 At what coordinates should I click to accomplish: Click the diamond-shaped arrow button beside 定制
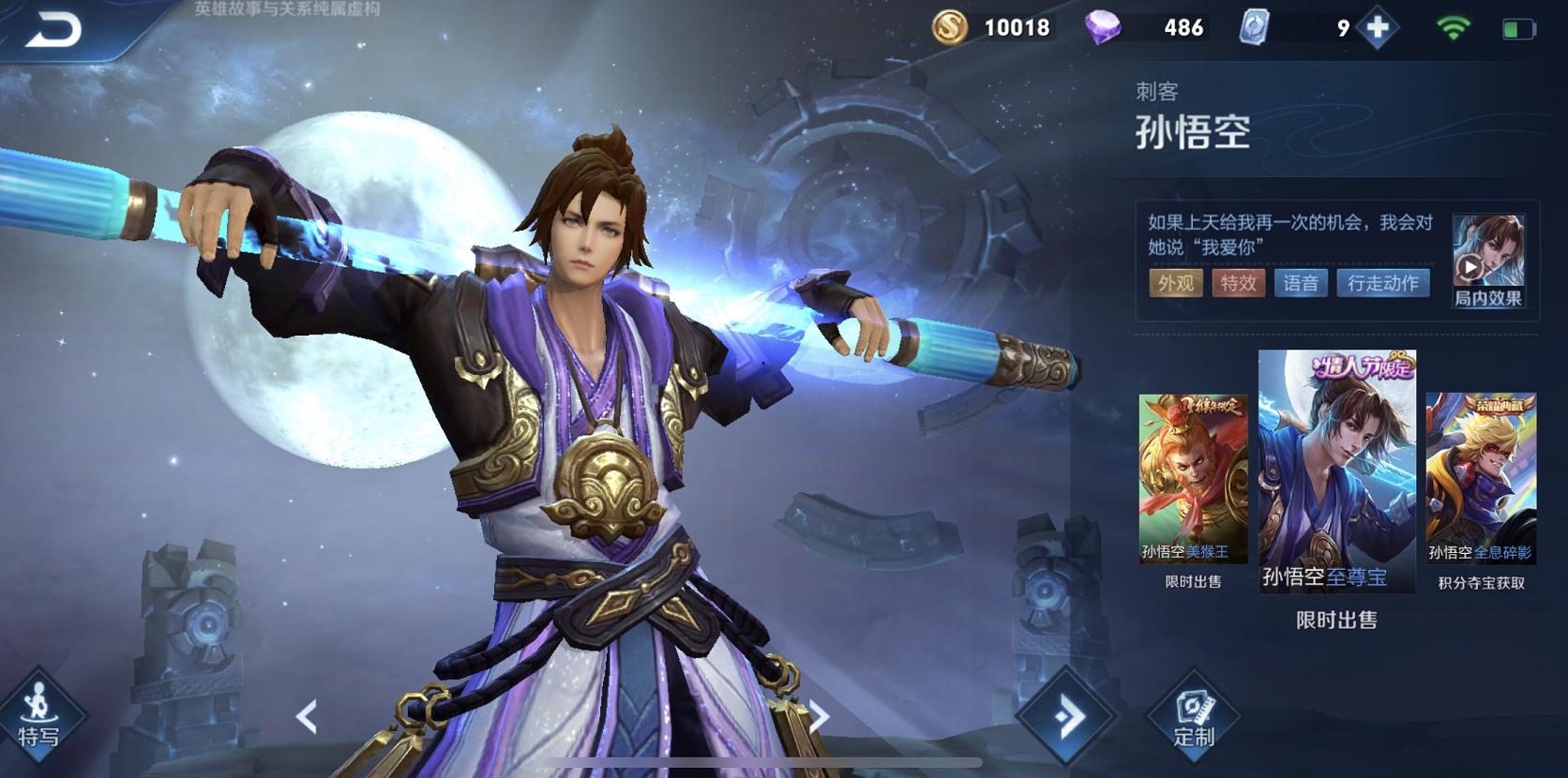[x=1067, y=718]
